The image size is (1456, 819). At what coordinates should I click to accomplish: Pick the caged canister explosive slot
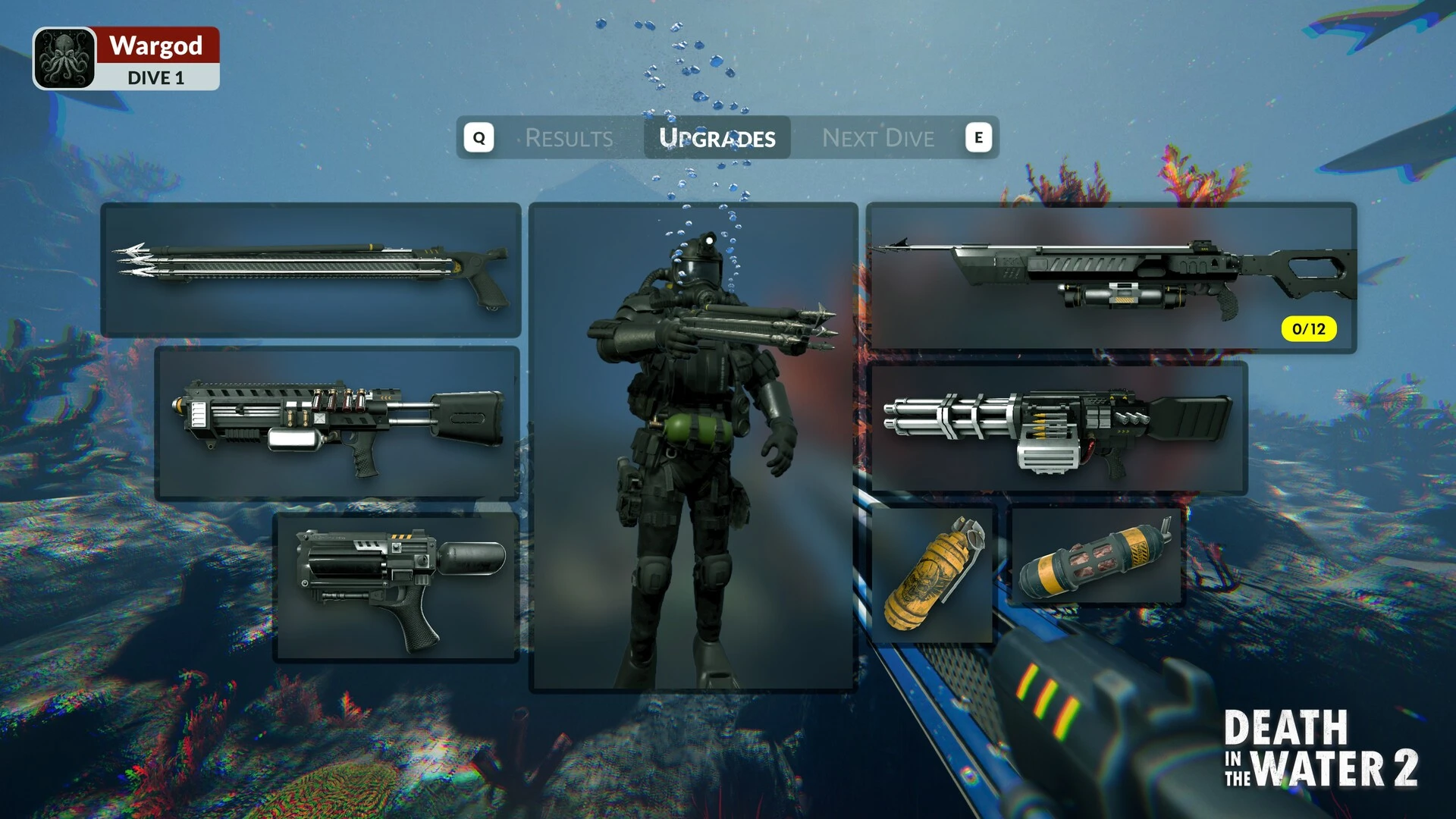coord(1096,557)
